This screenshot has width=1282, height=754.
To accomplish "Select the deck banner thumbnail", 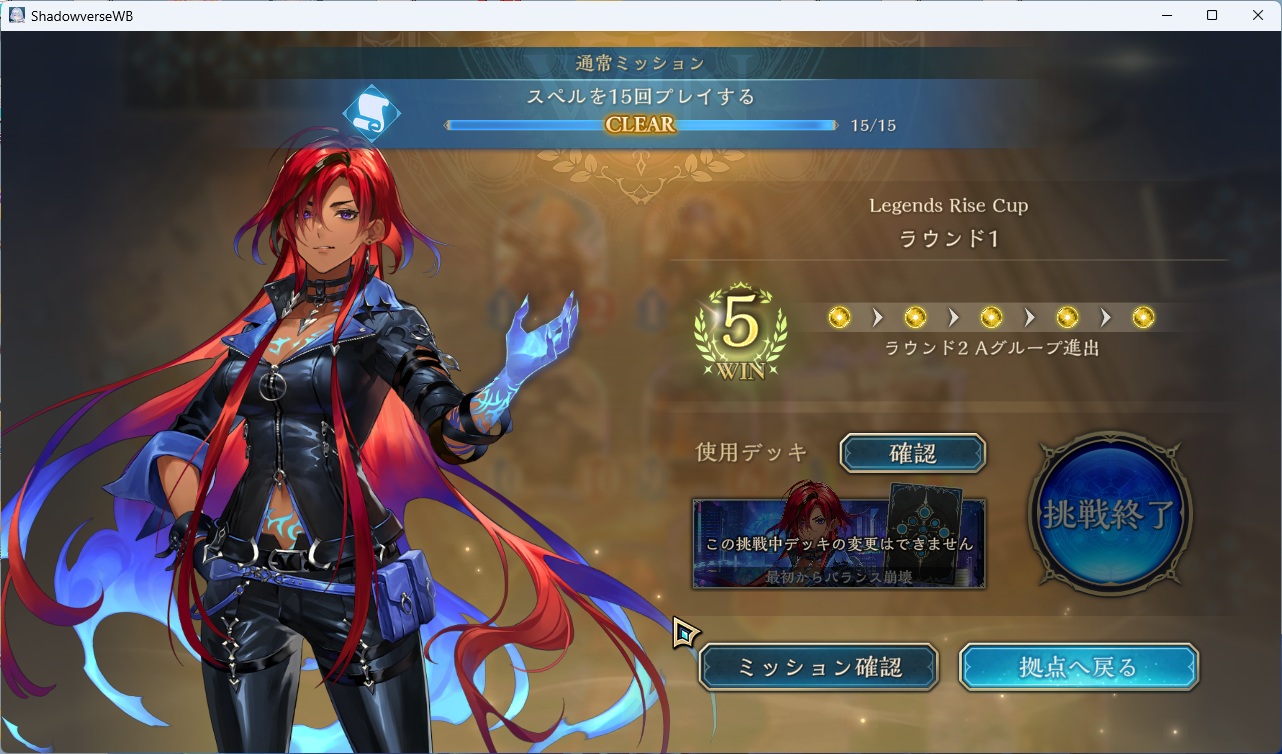I will point(839,543).
